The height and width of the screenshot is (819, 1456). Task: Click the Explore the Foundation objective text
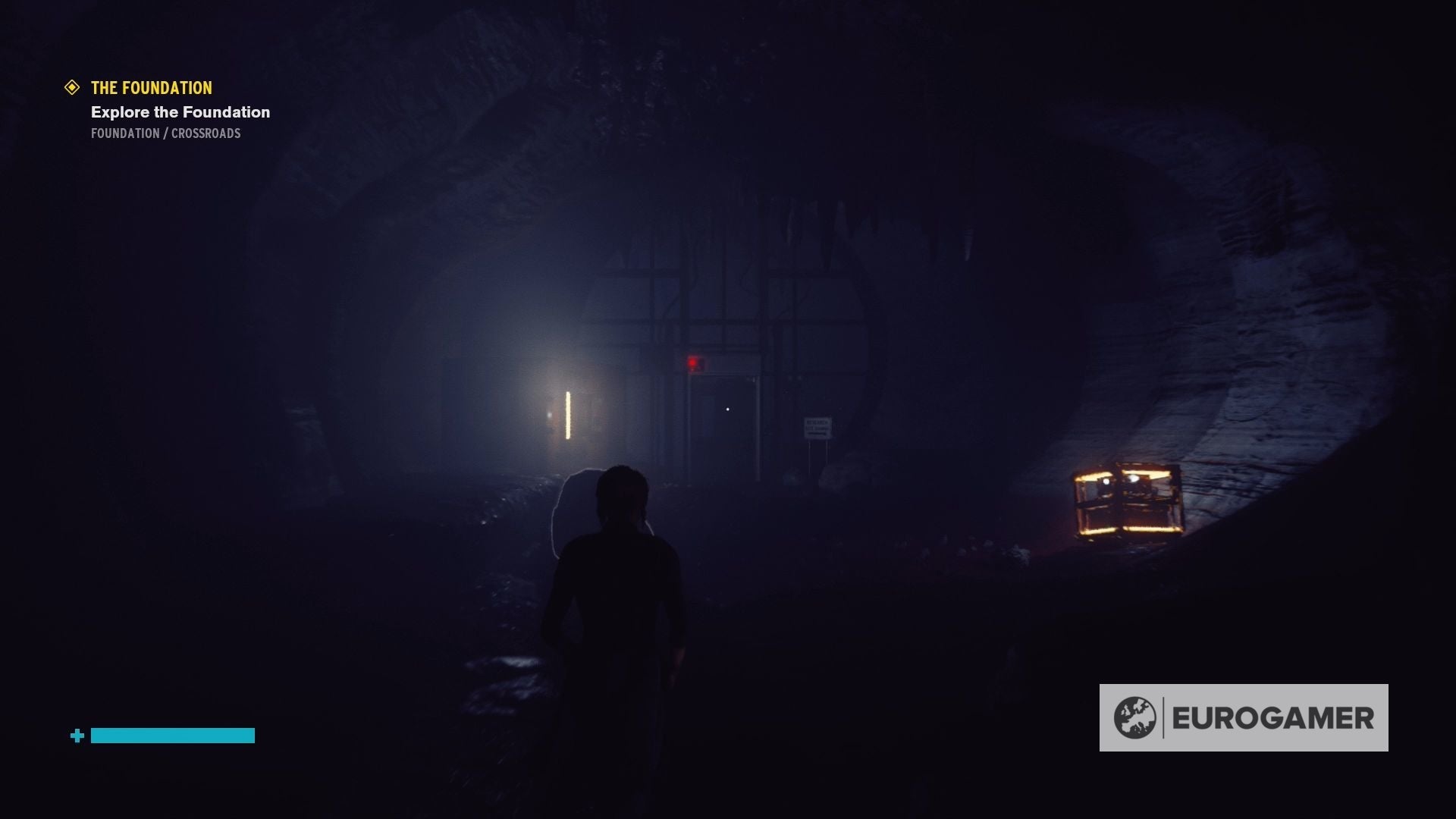(180, 112)
